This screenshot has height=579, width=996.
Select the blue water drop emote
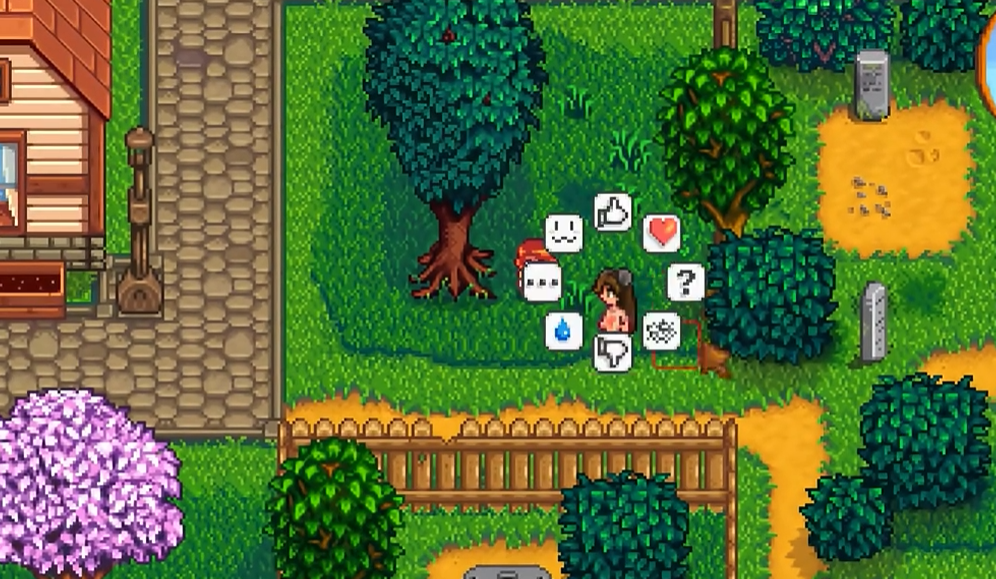[564, 330]
